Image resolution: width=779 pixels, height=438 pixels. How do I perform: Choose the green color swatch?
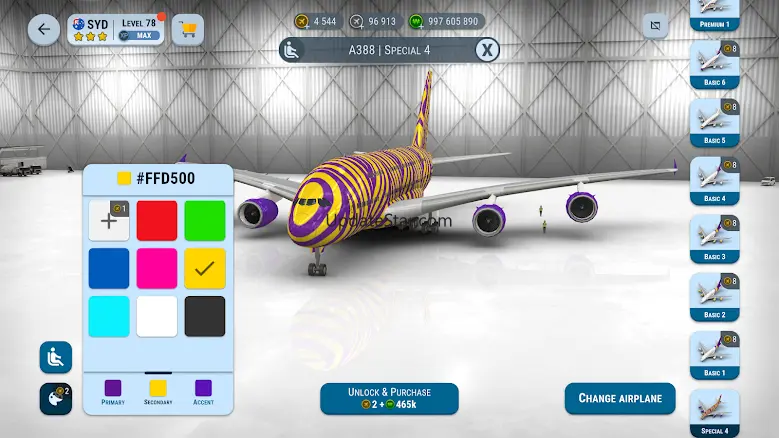(x=205, y=221)
